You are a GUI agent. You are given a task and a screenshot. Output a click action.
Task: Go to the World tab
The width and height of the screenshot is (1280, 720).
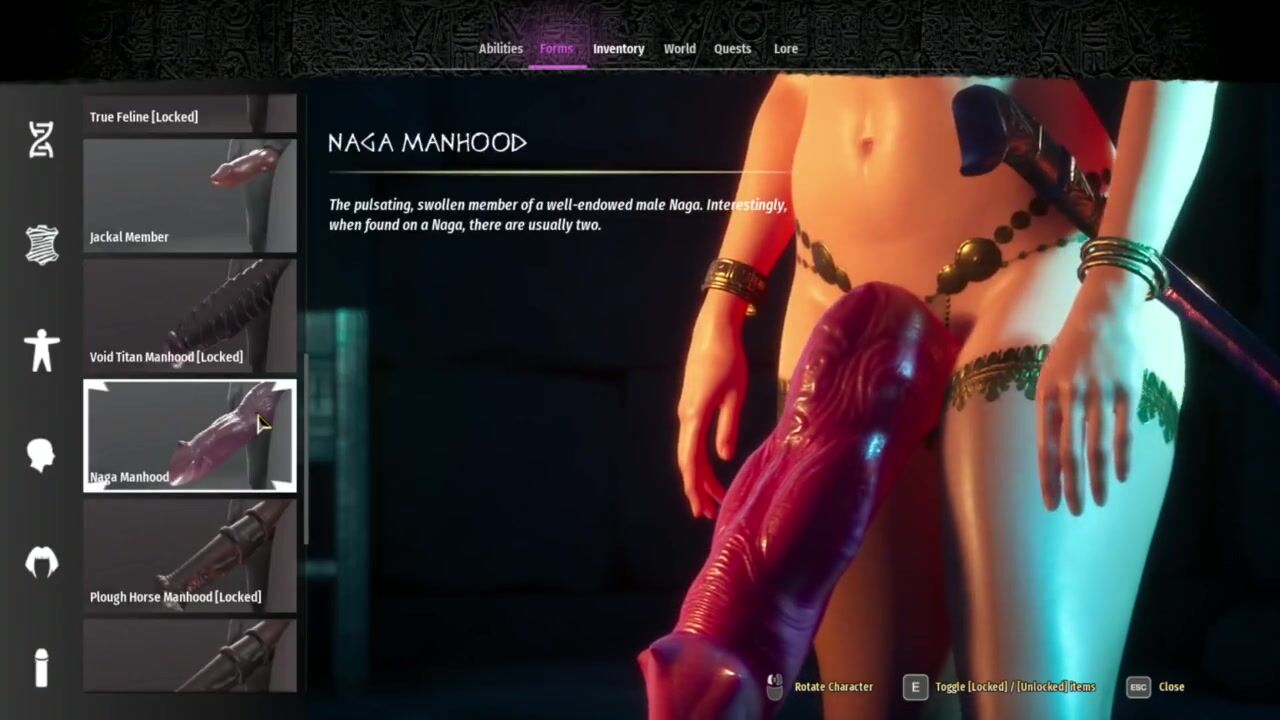tap(679, 48)
